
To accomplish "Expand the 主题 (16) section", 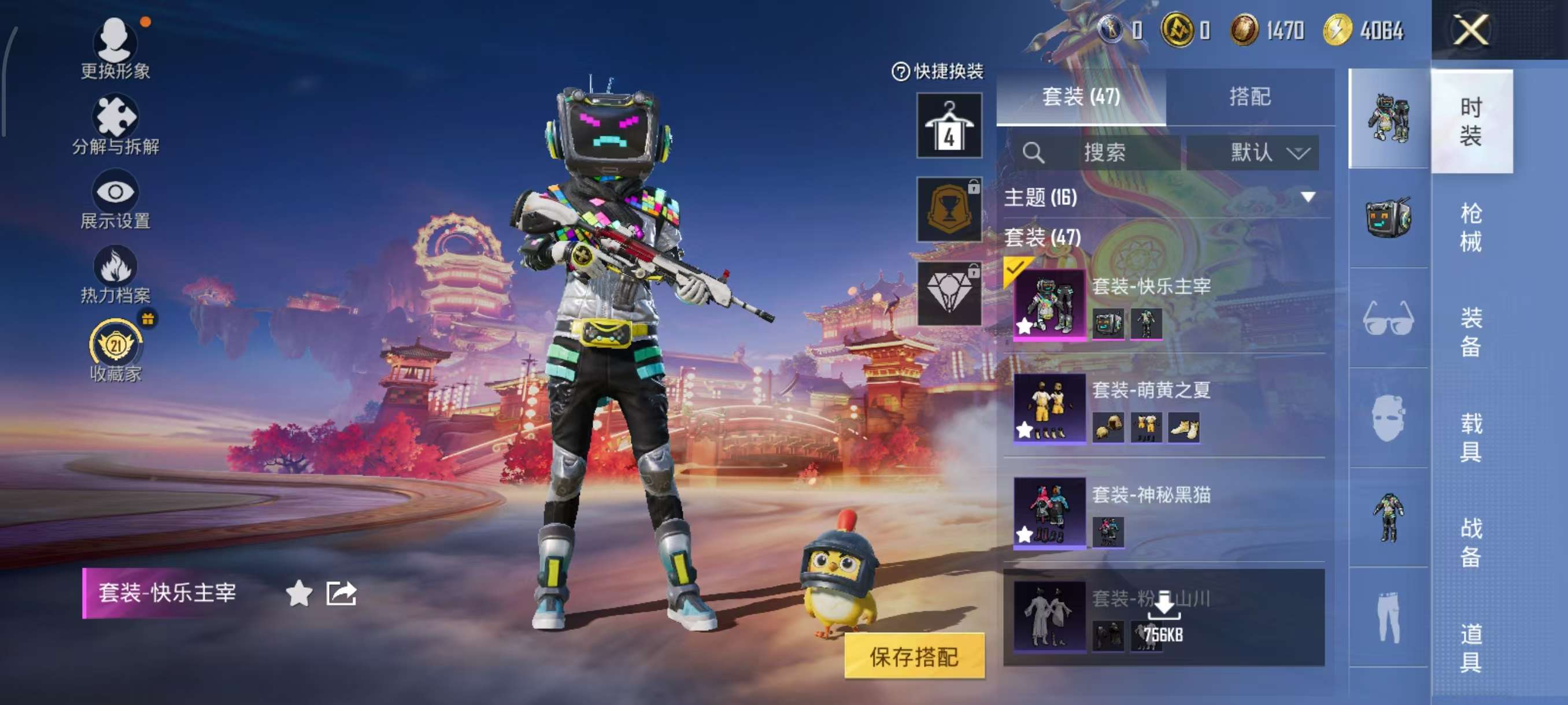I will 1307,197.
